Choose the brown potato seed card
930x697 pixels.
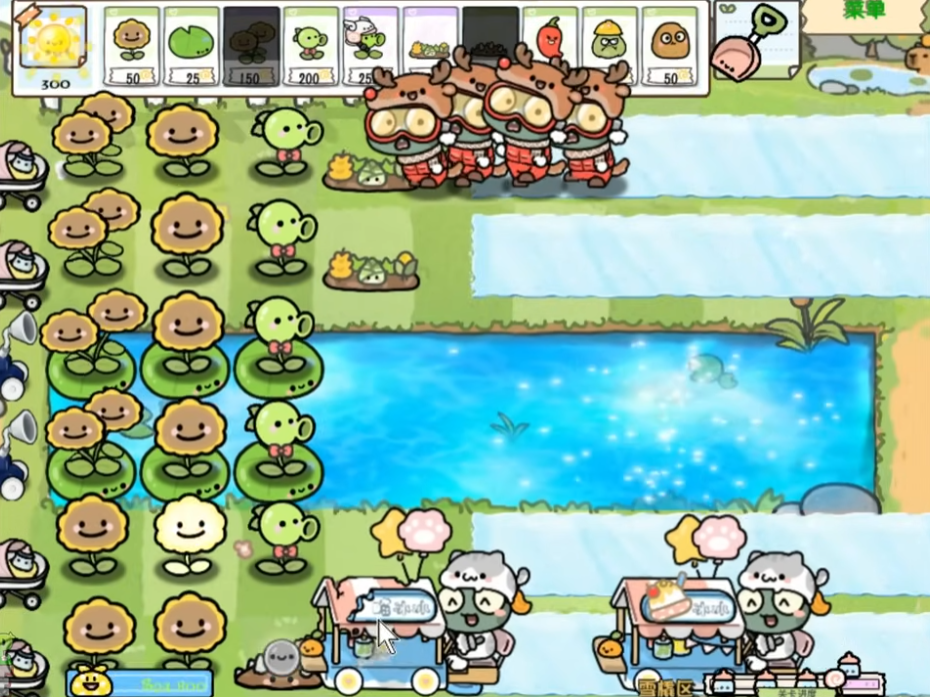point(669,45)
